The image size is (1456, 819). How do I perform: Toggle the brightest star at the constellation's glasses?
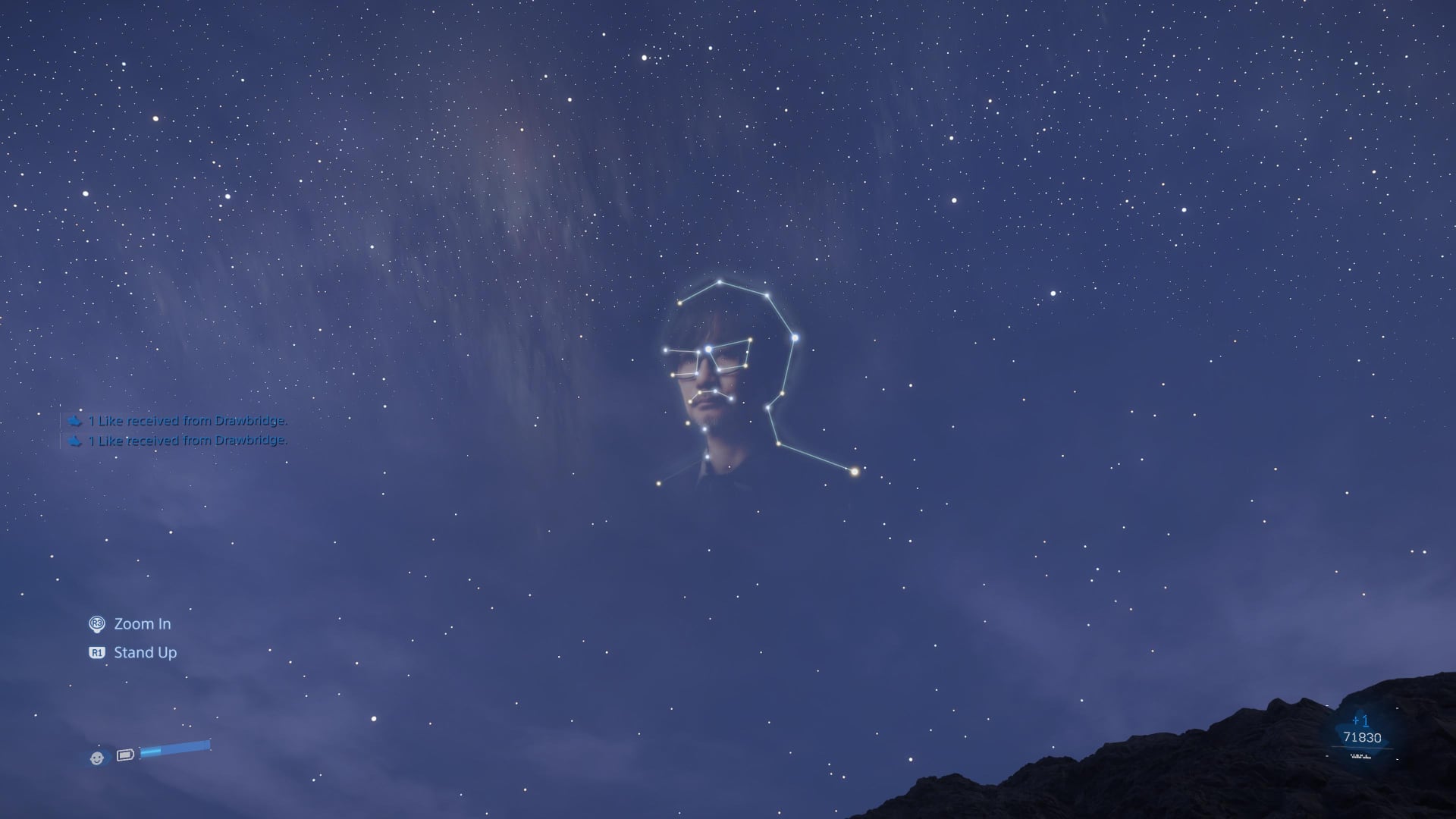708,348
